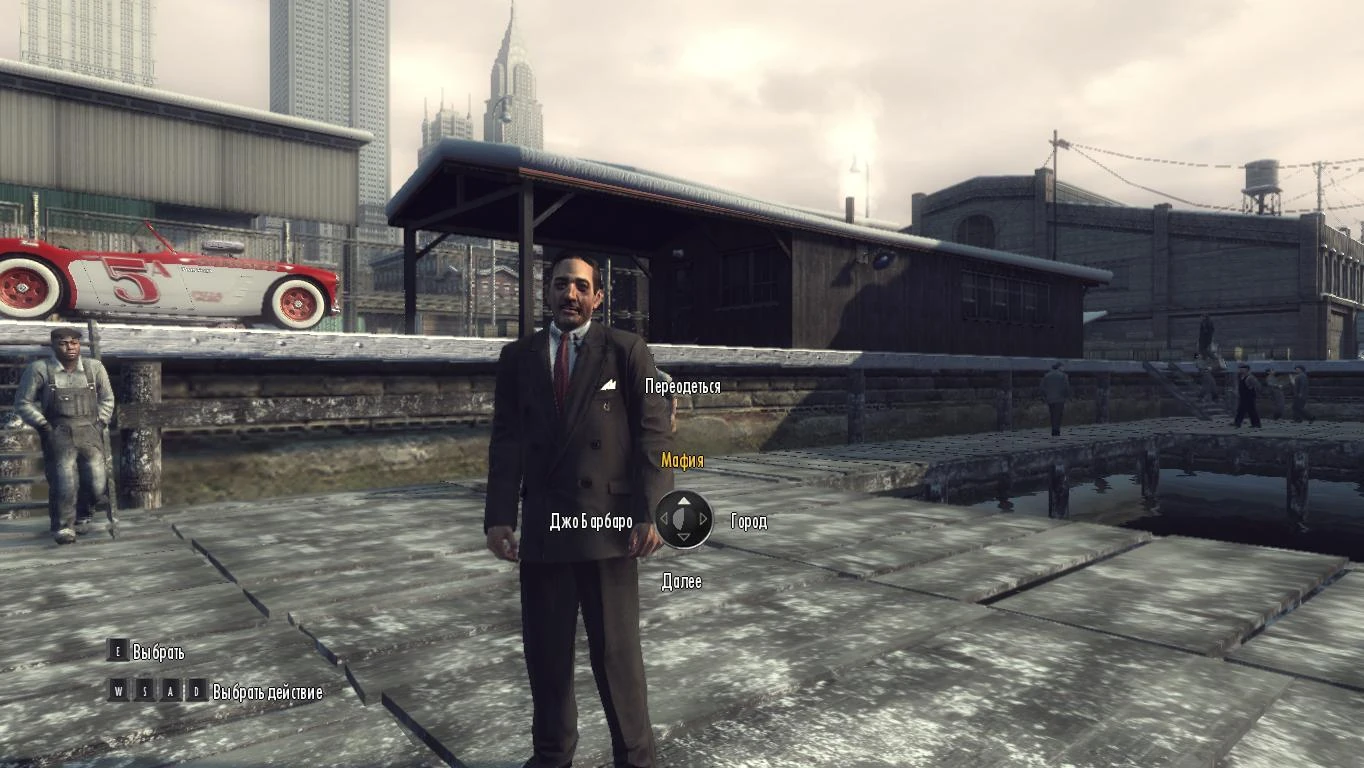Click the Далее option
Image resolution: width=1364 pixels, height=768 pixels.
(683, 580)
